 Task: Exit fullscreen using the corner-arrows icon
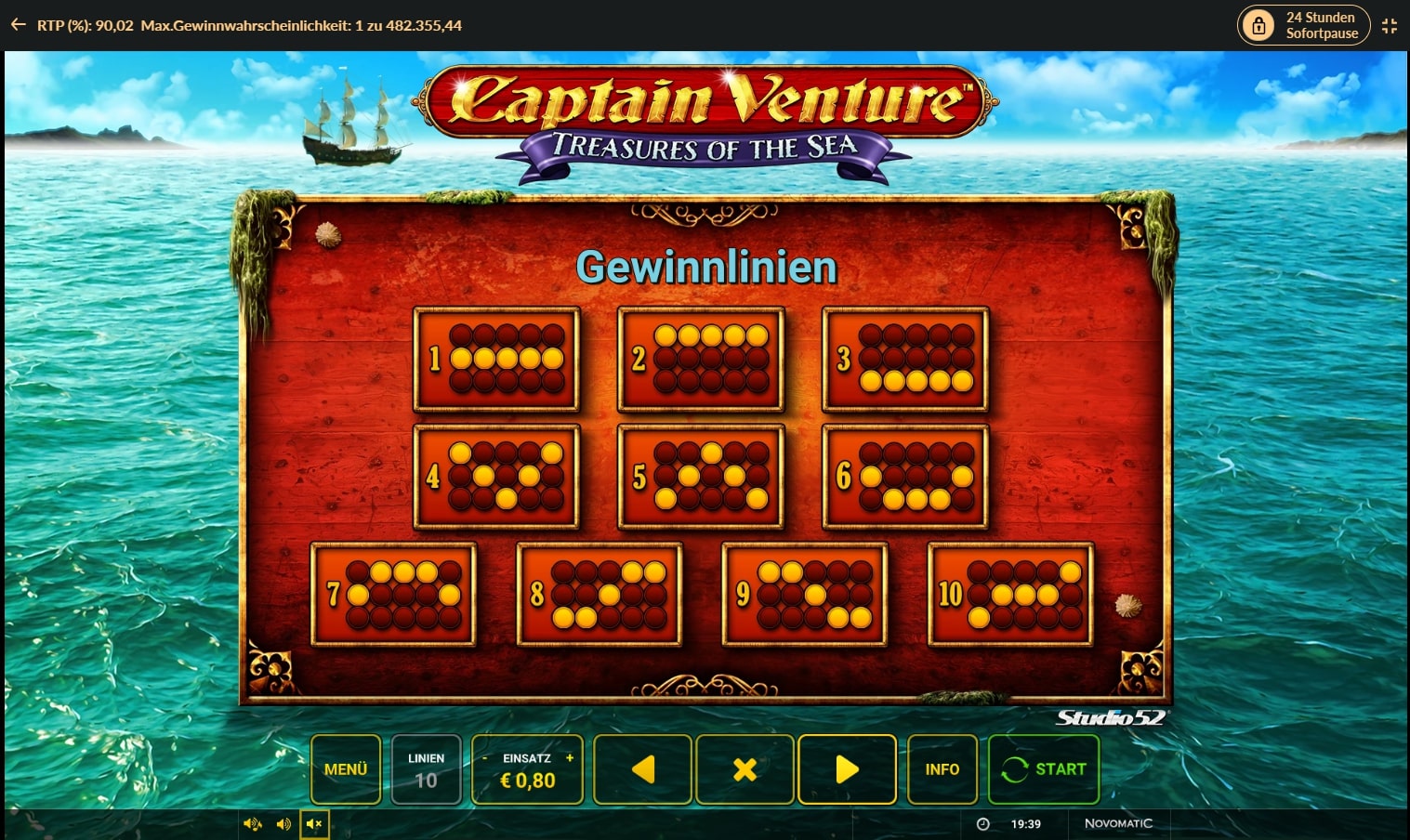click(1390, 25)
